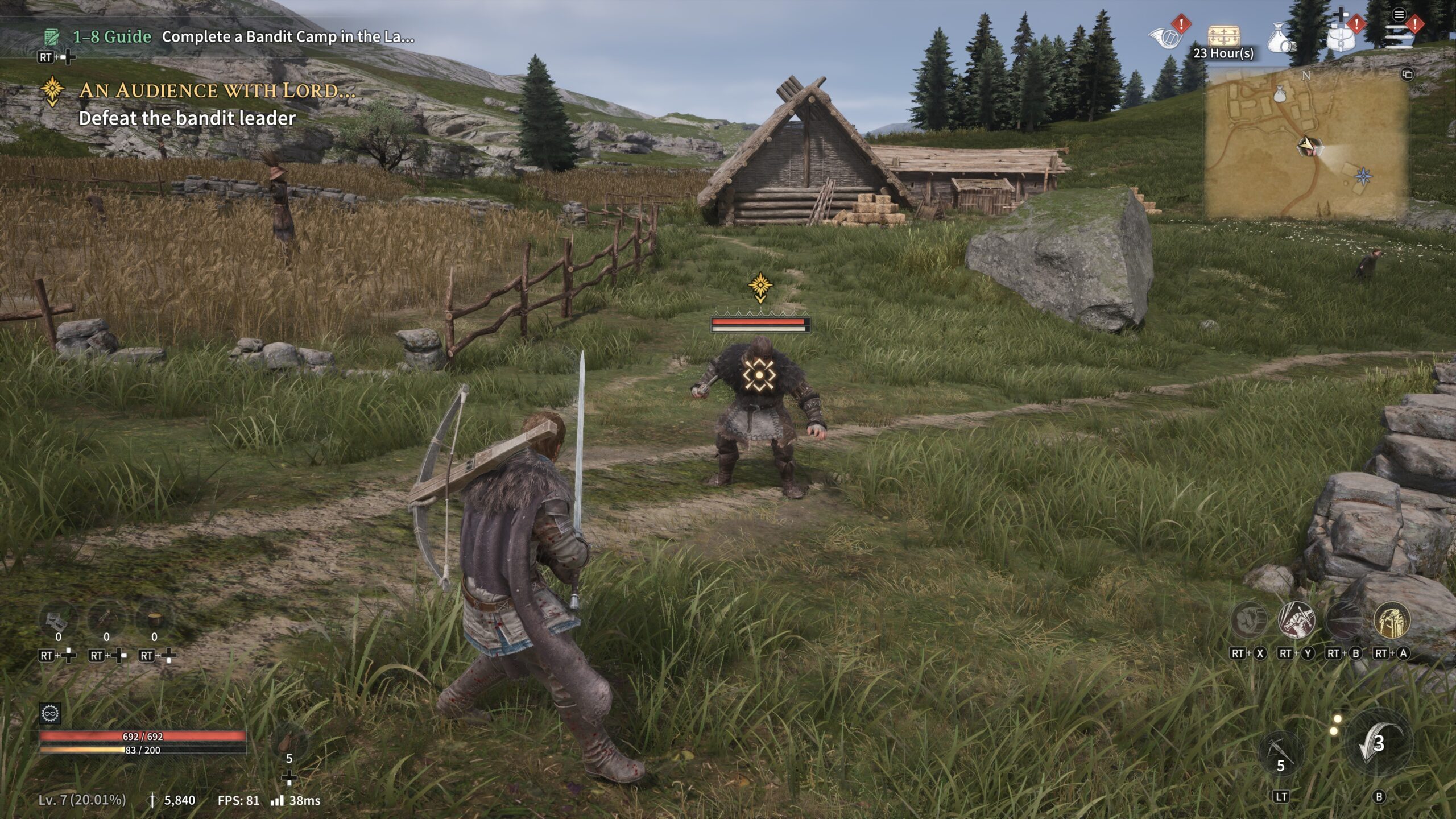Open the three-line main menu
The height and width of the screenshot is (819, 1456).
(x=1399, y=35)
